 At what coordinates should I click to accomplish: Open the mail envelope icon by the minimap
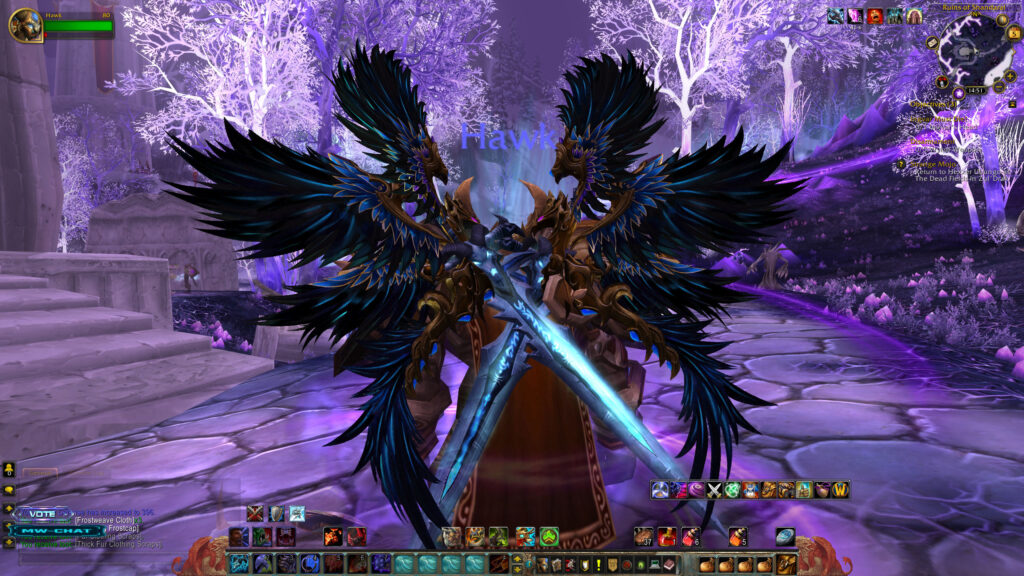[x=932, y=43]
